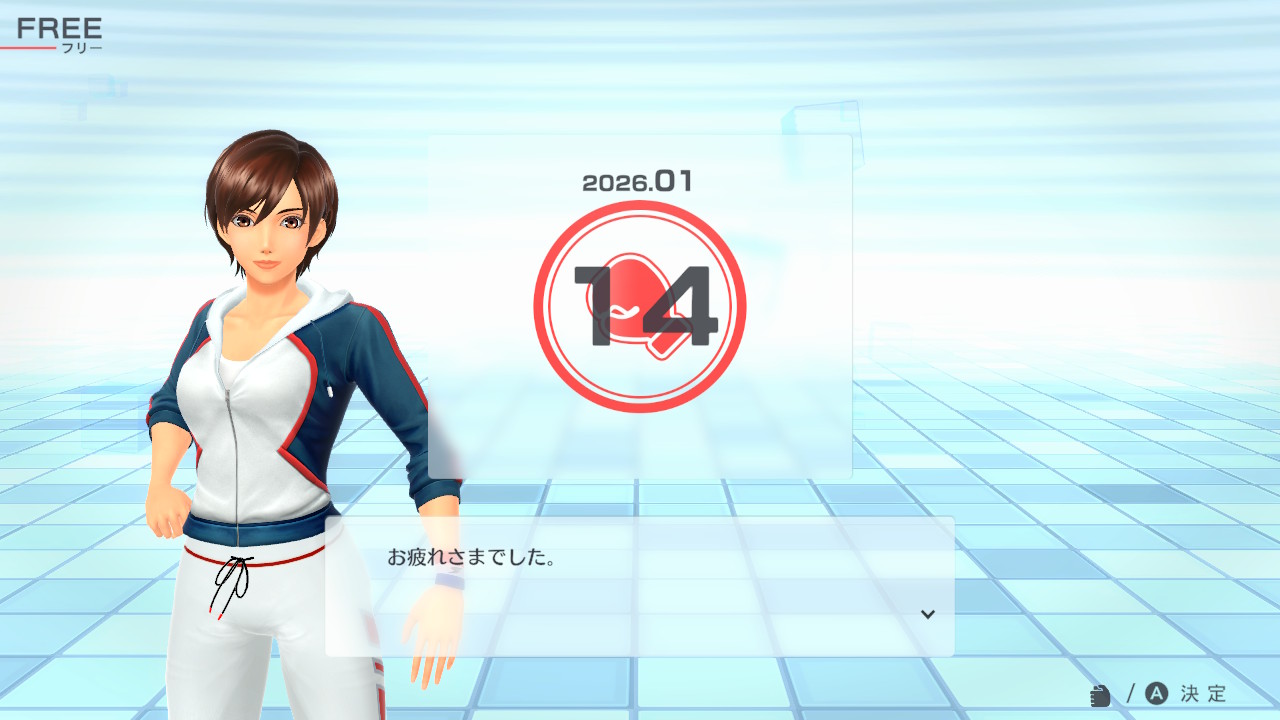Screen dimensions: 1280x720
Task: Advance dialogue with the down chevron arrow
Action: pos(928,614)
